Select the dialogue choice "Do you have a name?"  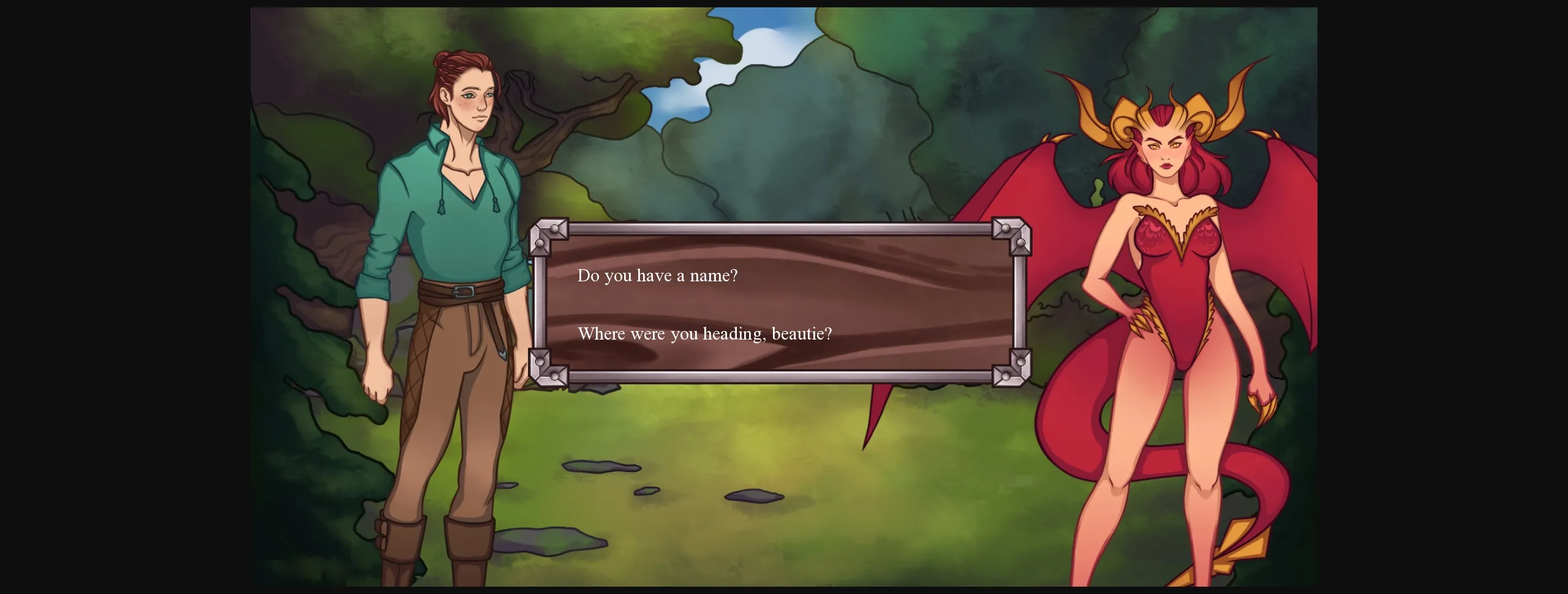pos(658,276)
